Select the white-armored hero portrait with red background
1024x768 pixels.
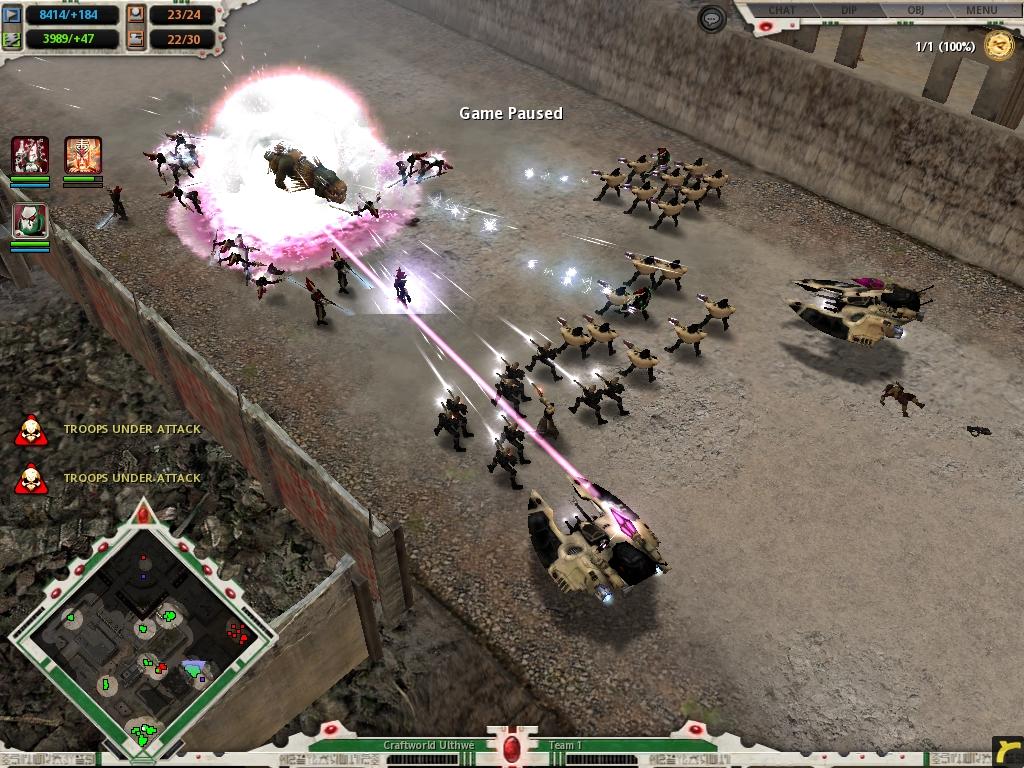[x=30, y=155]
